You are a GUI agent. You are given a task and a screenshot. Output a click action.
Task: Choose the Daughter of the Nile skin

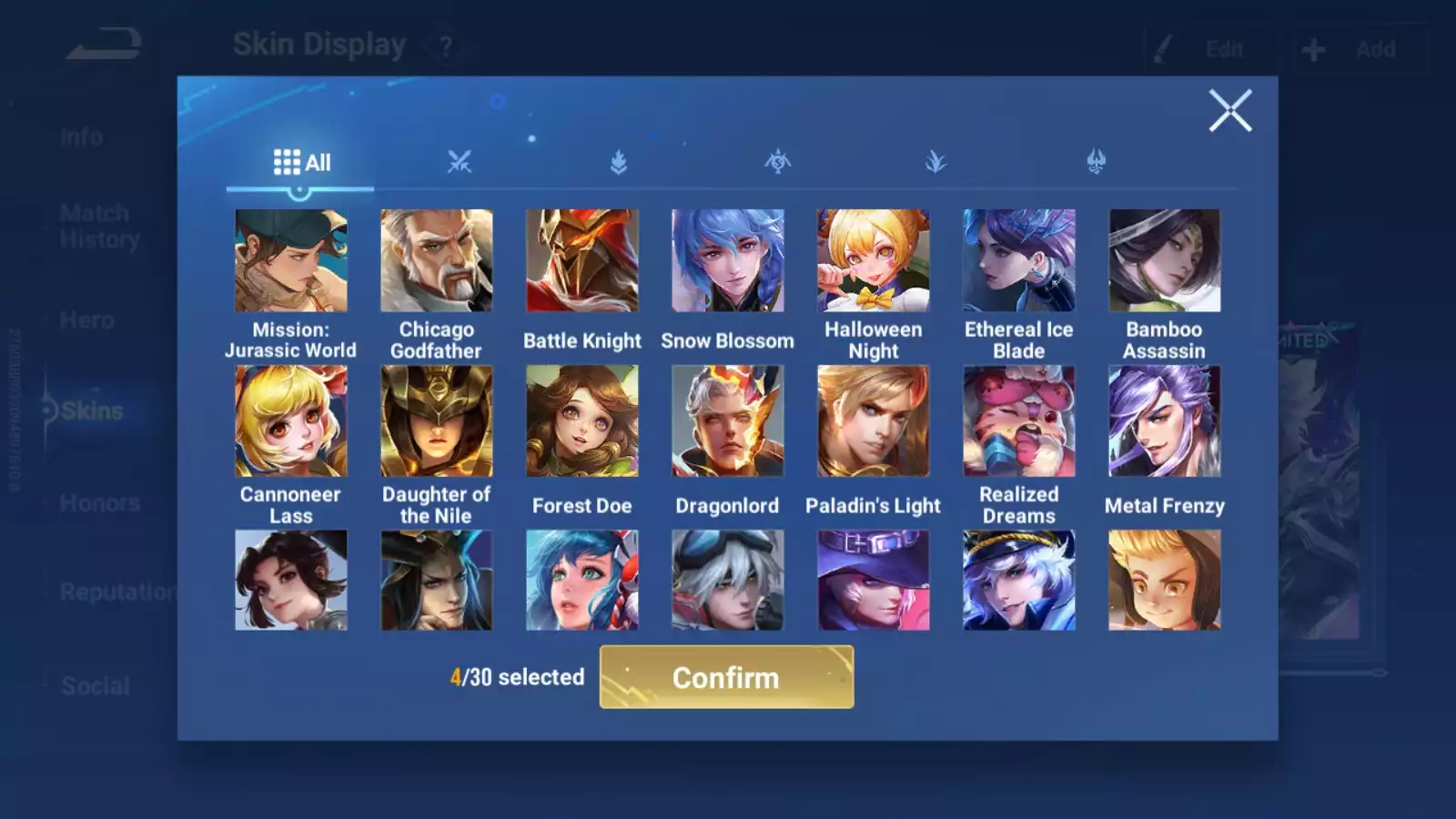(437, 421)
